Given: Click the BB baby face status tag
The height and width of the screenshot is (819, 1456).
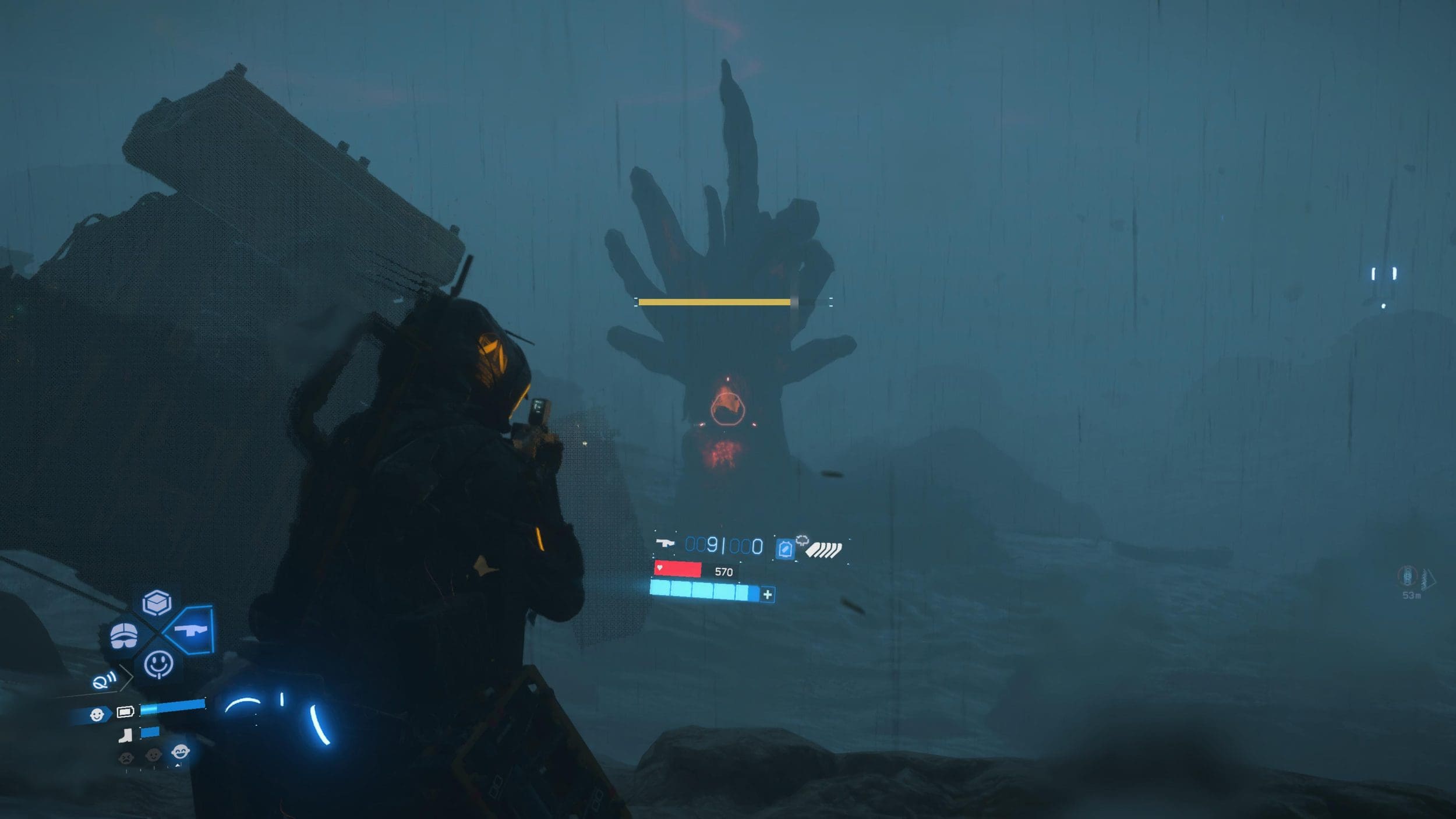Looking at the screenshot, I should [97, 714].
